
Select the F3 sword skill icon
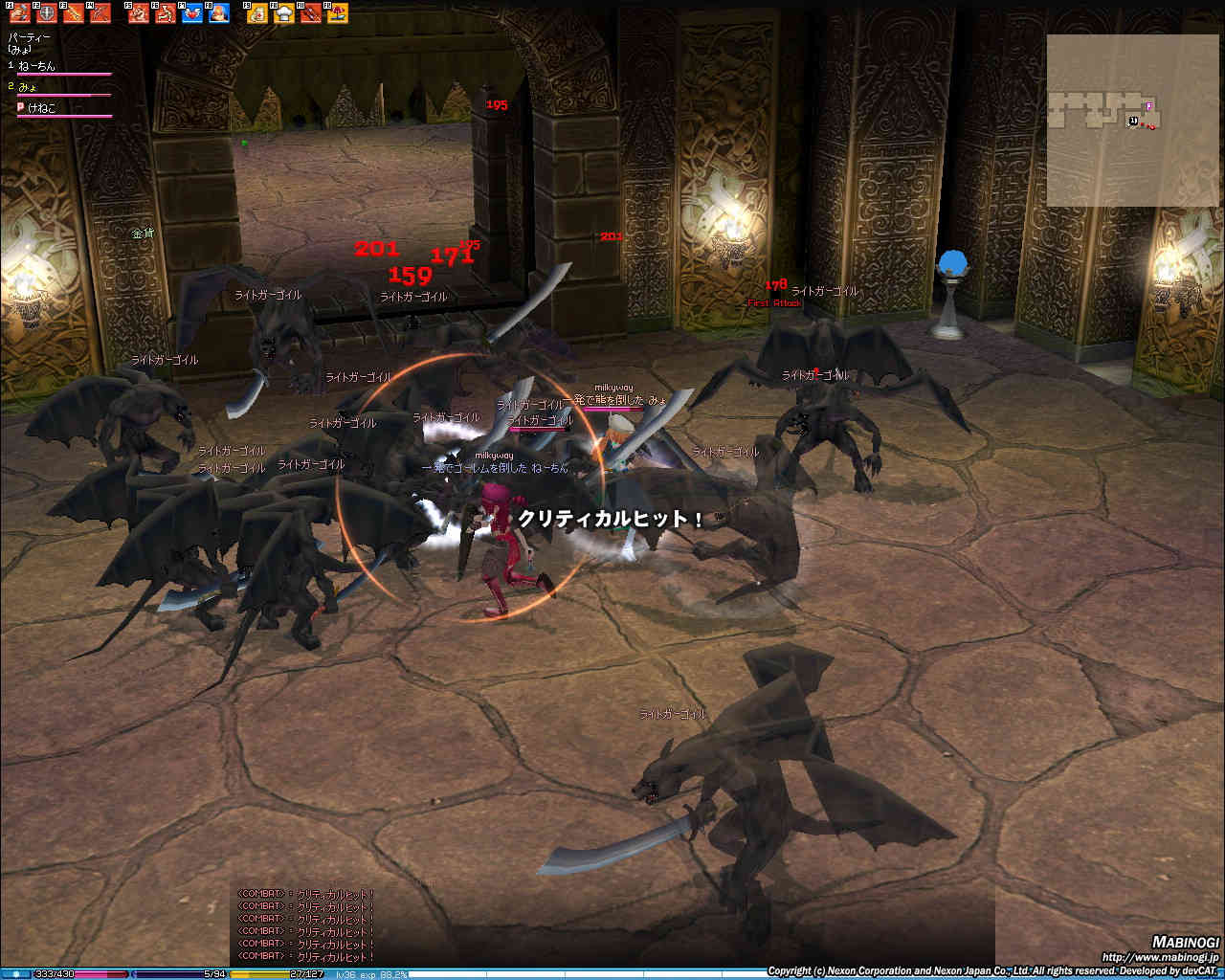pos(73,13)
